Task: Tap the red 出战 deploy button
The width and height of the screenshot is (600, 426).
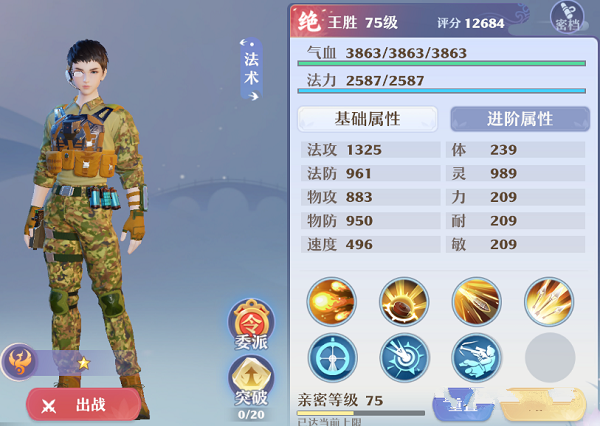Action: tap(84, 405)
